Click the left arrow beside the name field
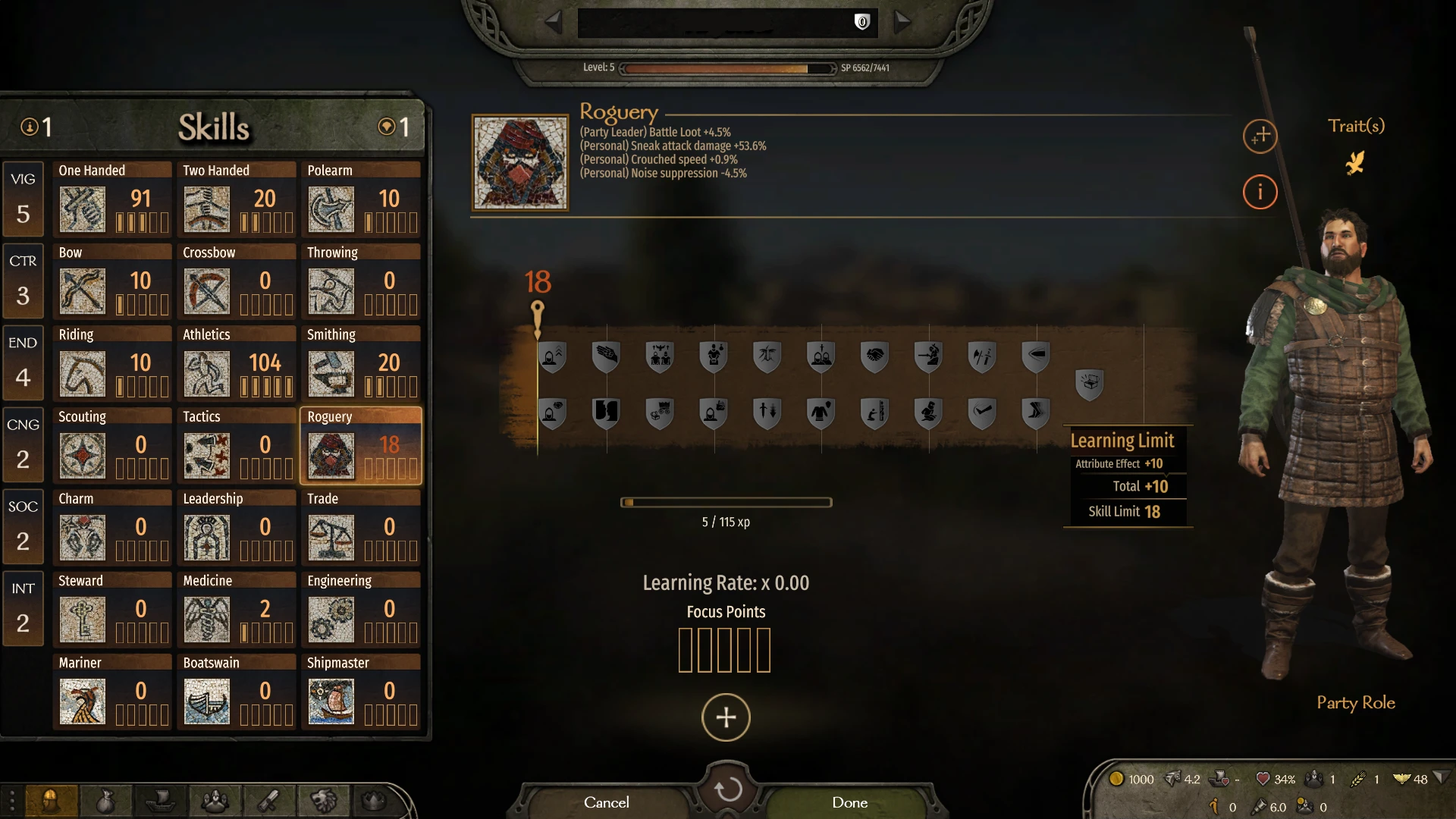The height and width of the screenshot is (819, 1456). (x=552, y=21)
